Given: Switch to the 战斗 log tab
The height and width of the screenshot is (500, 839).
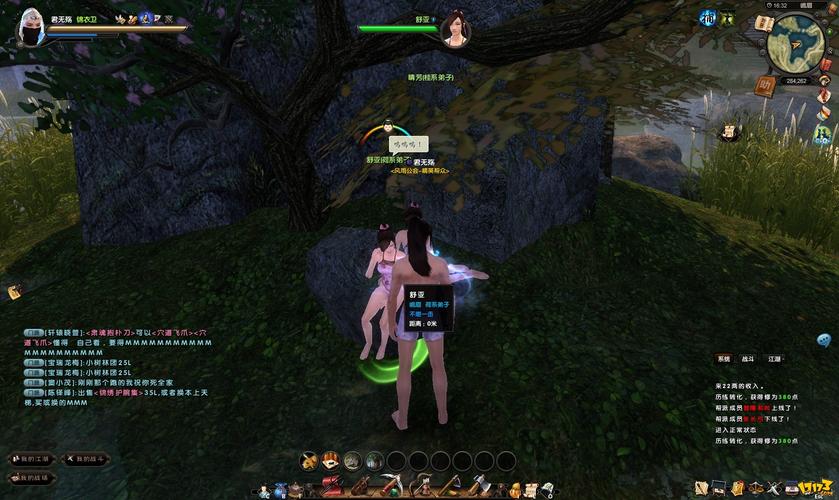Looking at the screenshot, I should click(x=748, y=358).
